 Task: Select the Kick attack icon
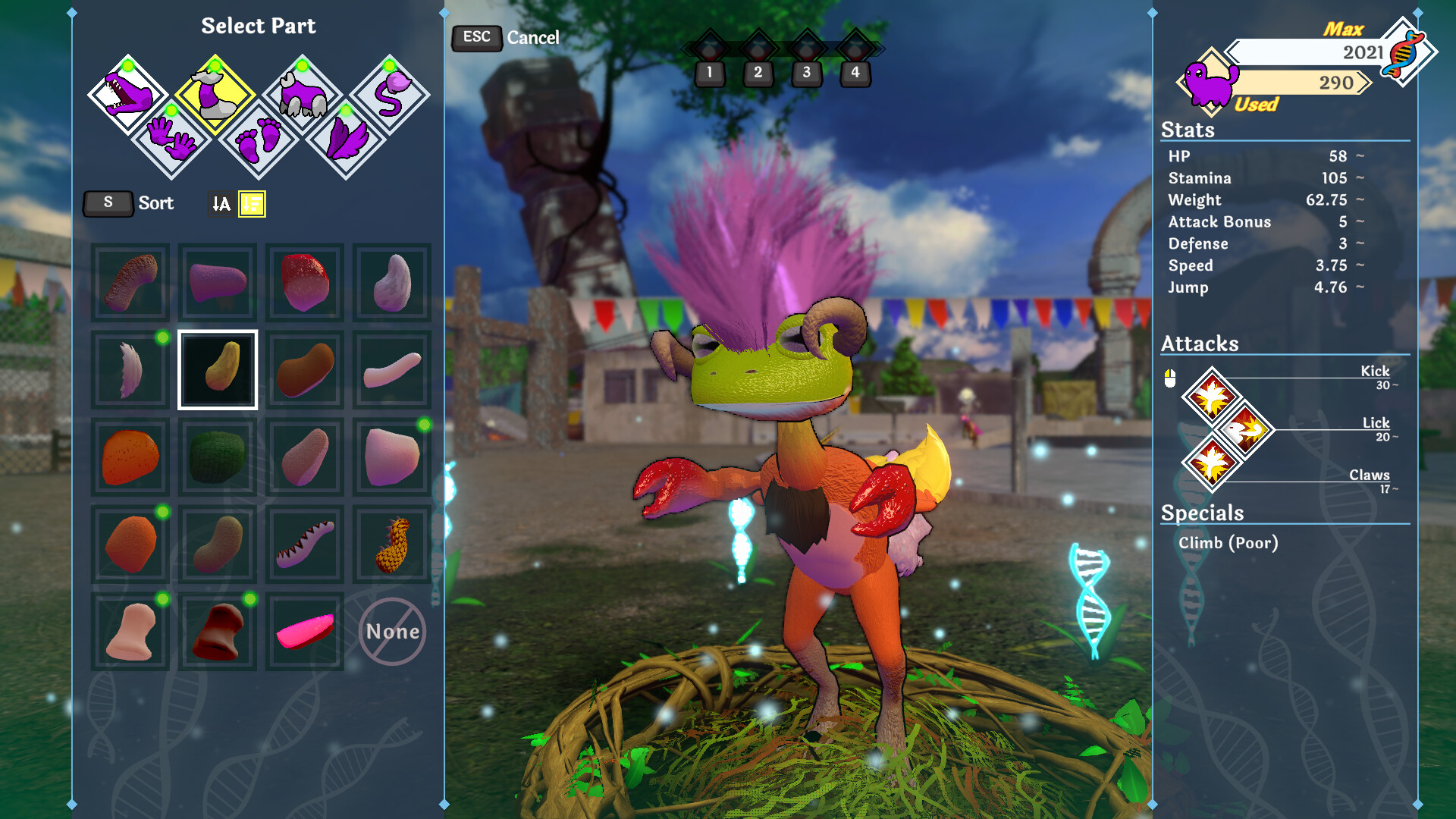click(x=1211, y=397)
